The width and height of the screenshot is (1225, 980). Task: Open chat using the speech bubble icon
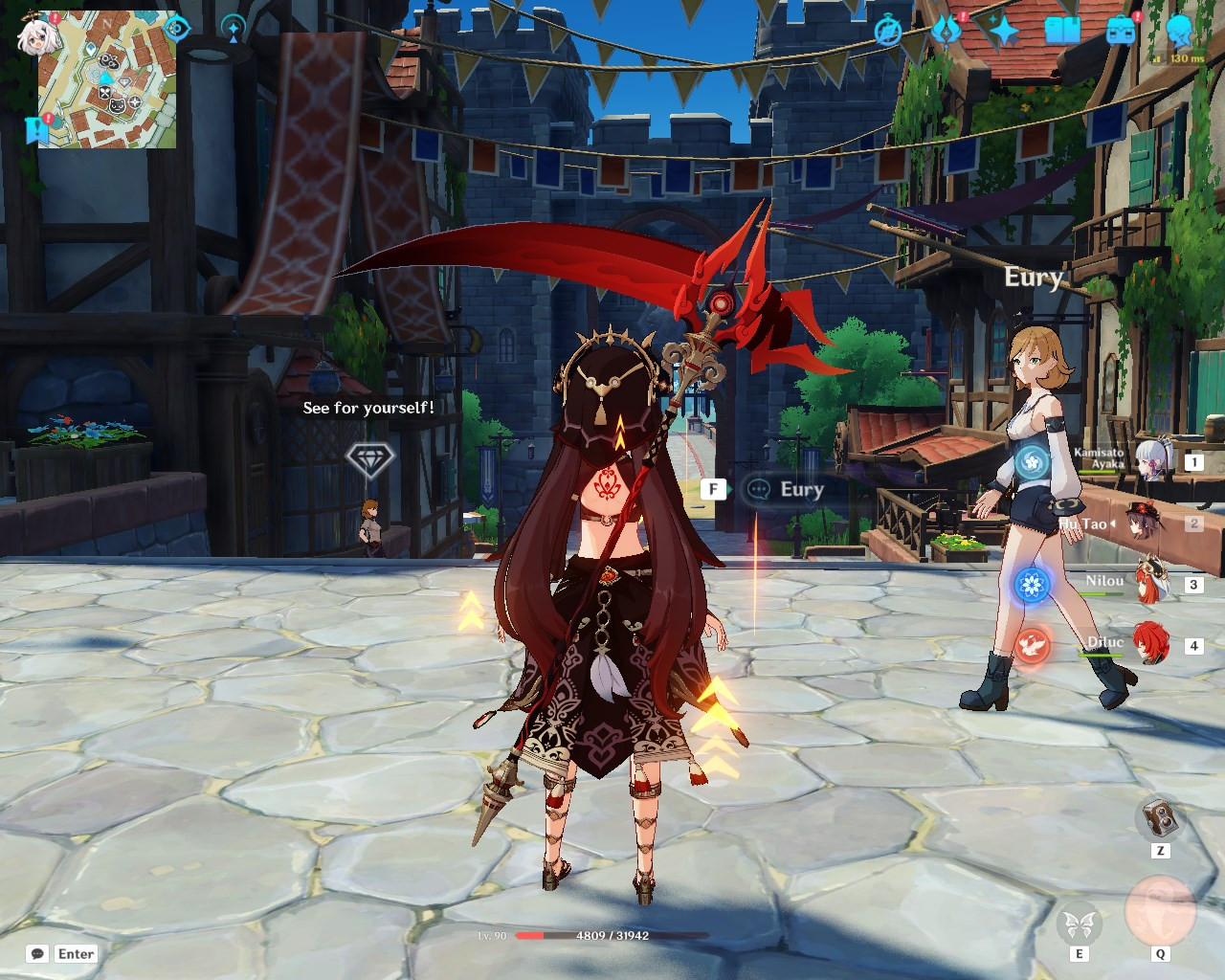(x=35, y=953)
